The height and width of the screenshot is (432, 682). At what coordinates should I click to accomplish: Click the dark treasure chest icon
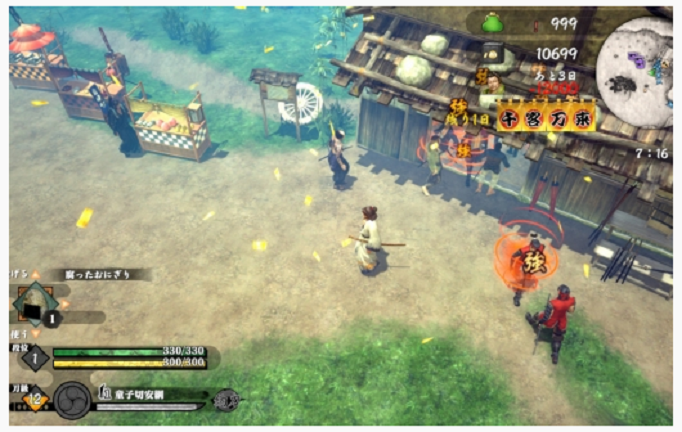click(x=492, y=54)
